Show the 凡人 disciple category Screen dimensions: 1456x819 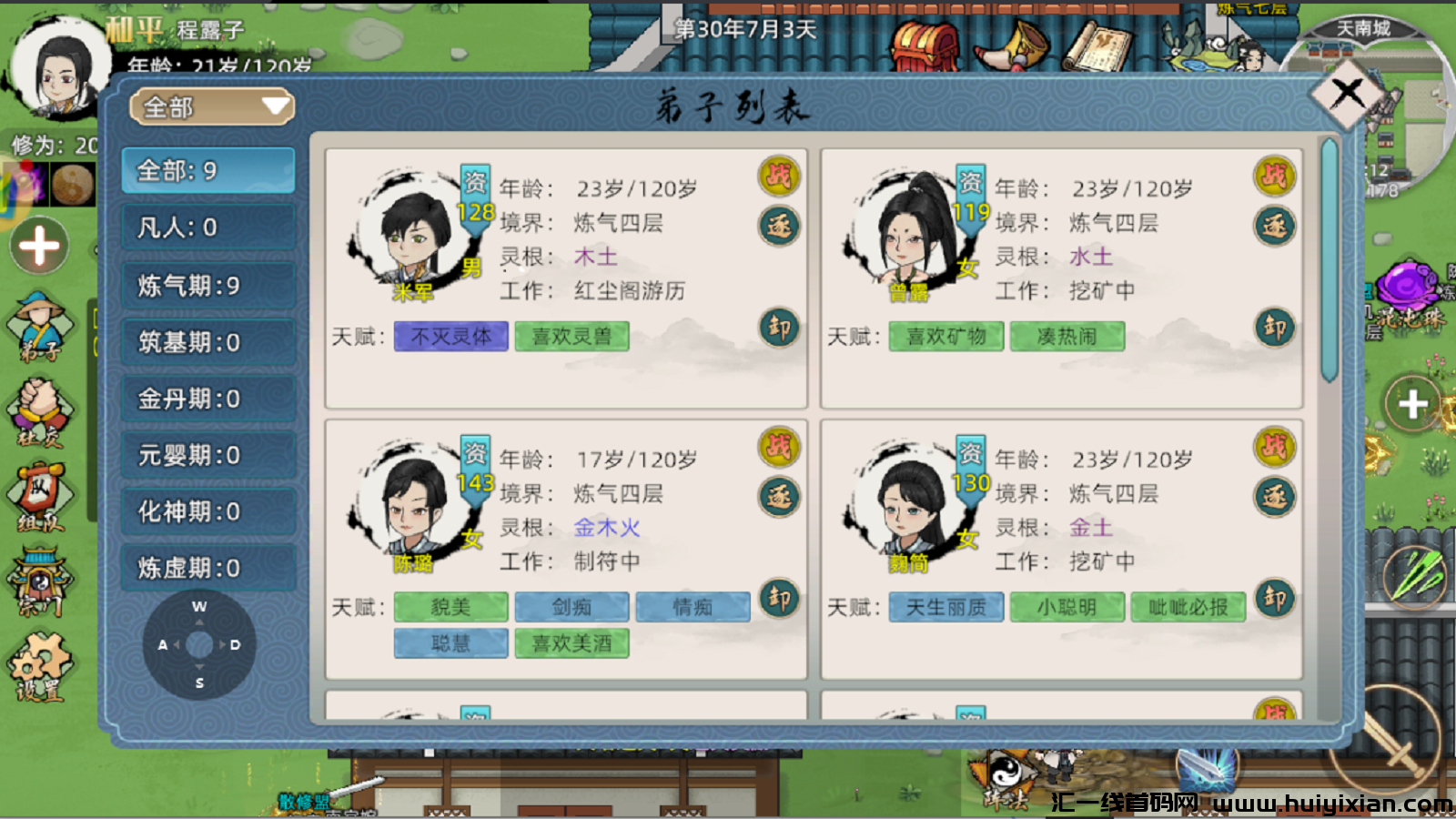[208, 227]
